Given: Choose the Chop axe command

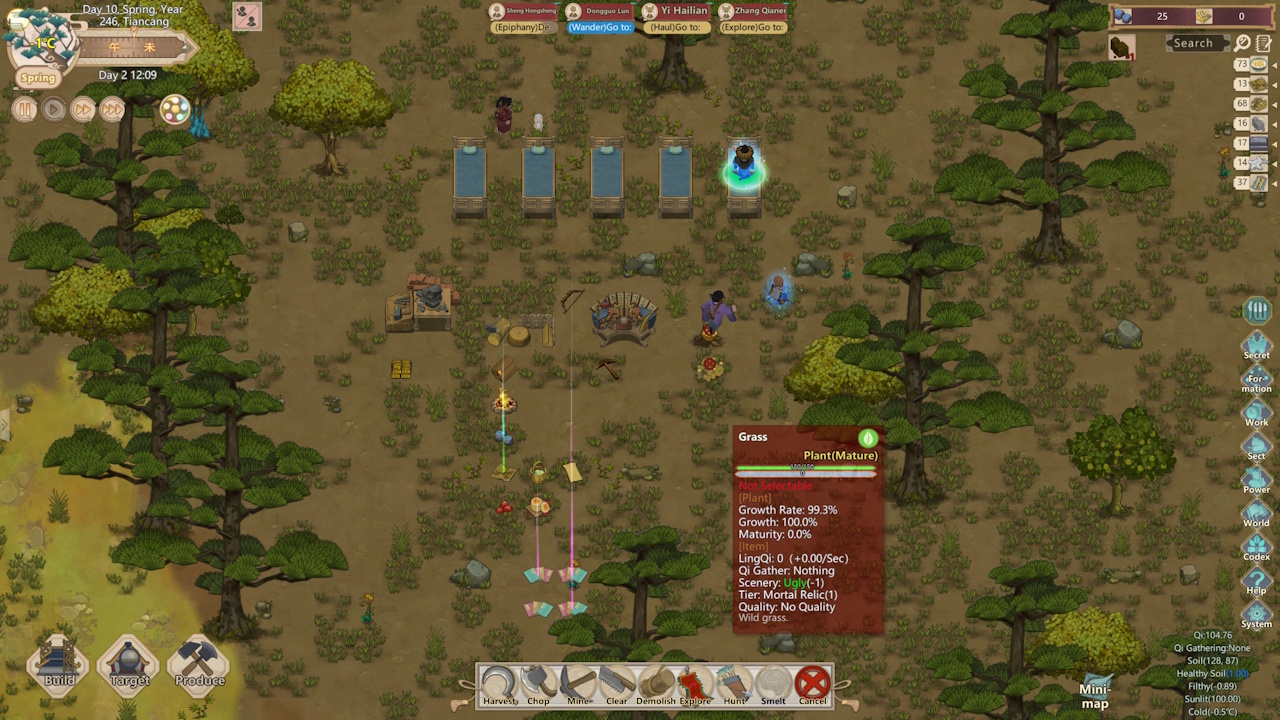Looking at the screenshot, I should pos(538,685).
